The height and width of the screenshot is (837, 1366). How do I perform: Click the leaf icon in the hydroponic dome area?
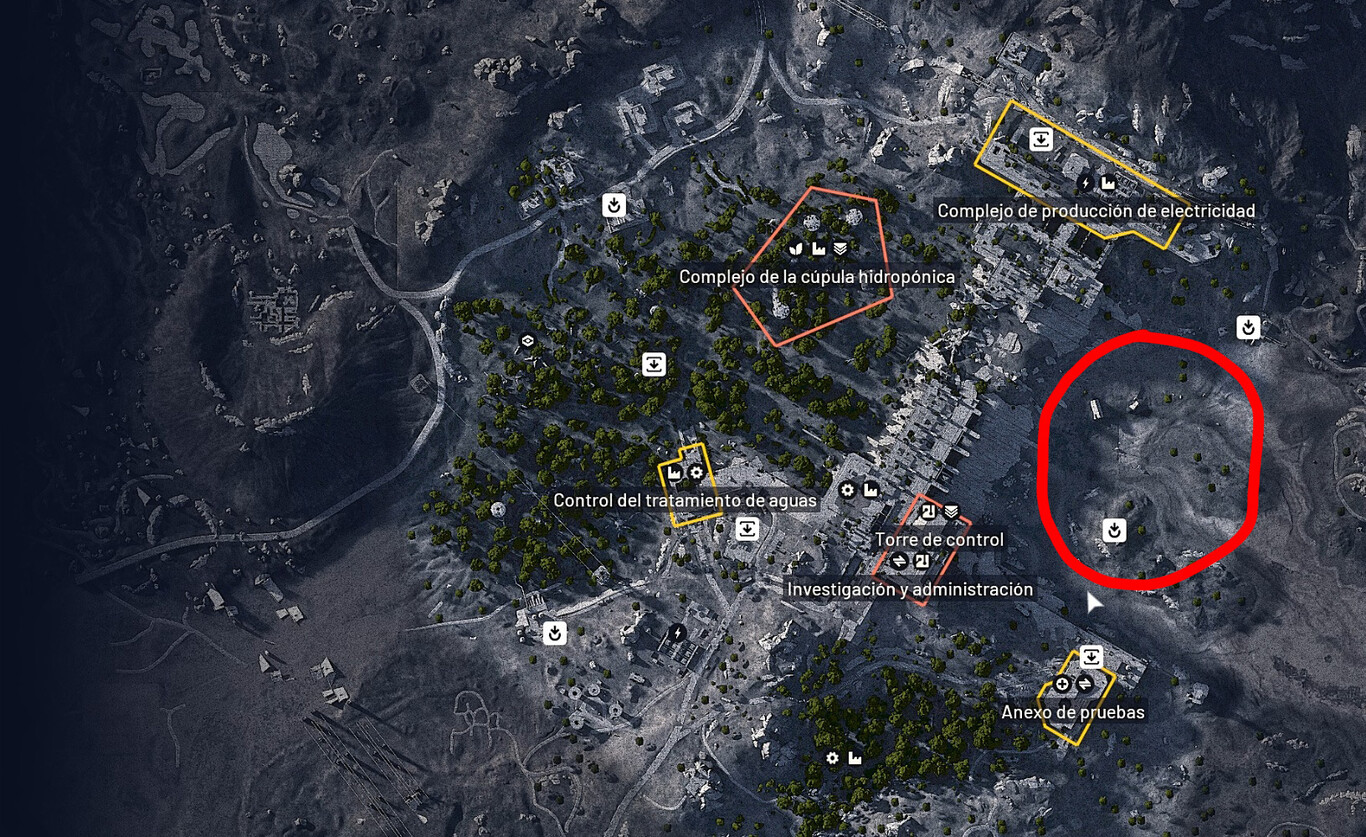795,249
